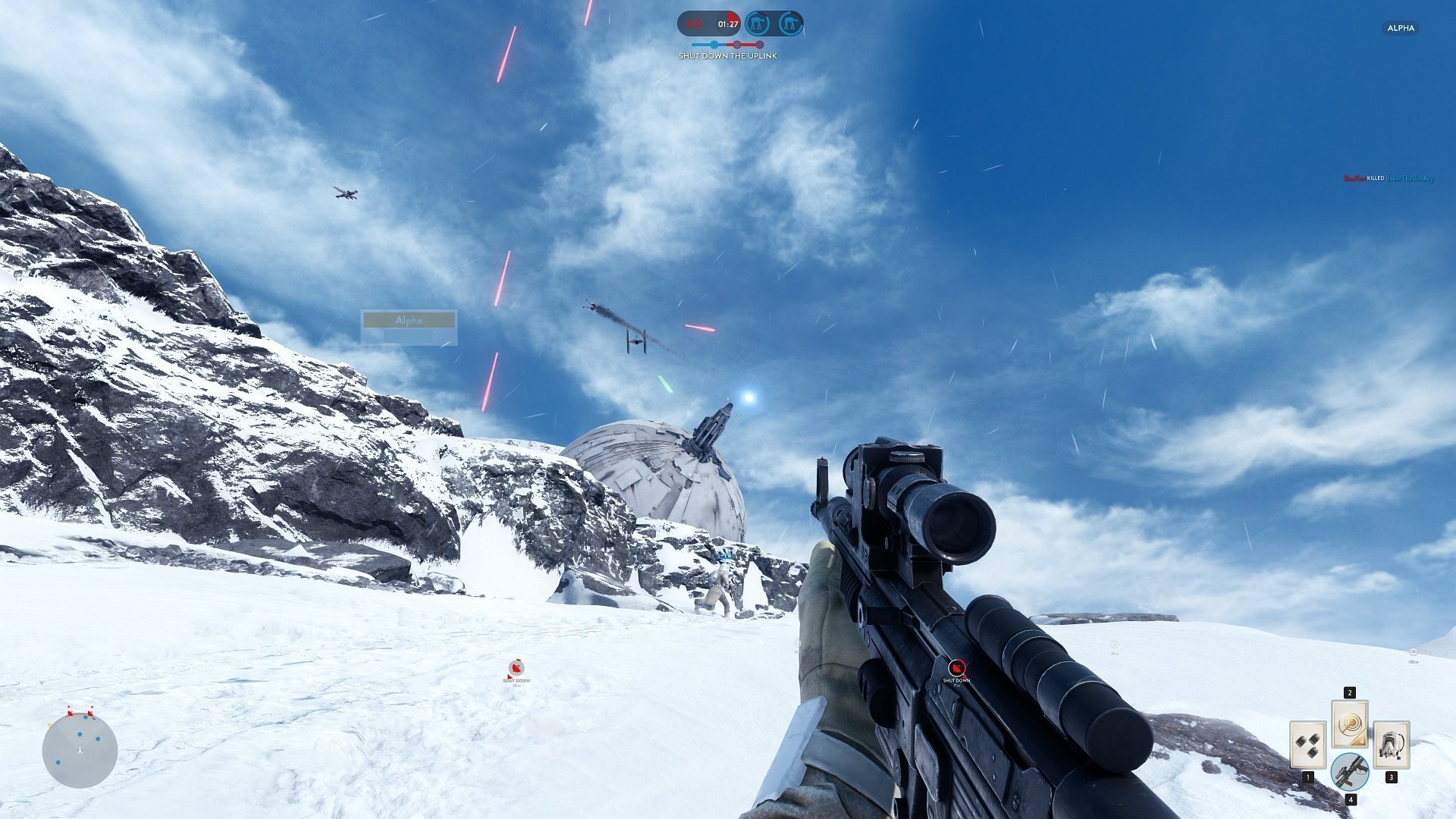The image size is (1456, 819).
Task: Select the left AT-AT walker health icon
Action: [759, 23]
